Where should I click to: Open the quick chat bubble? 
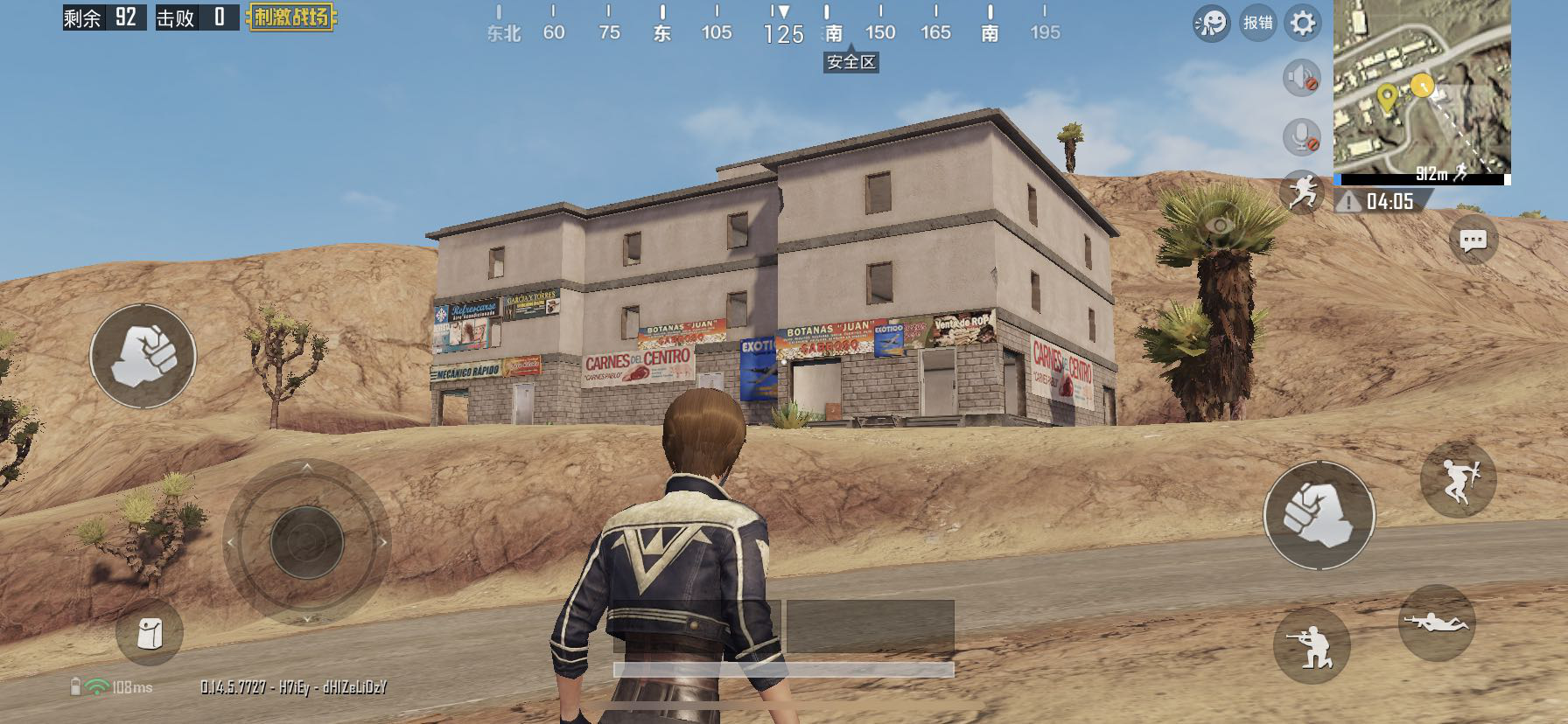1473,240
